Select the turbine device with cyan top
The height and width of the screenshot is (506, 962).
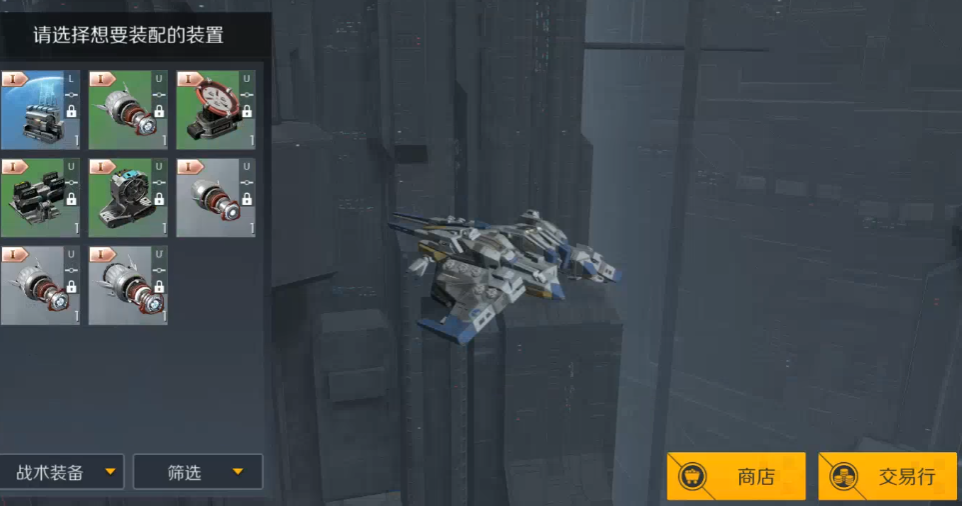pos(127,197)
